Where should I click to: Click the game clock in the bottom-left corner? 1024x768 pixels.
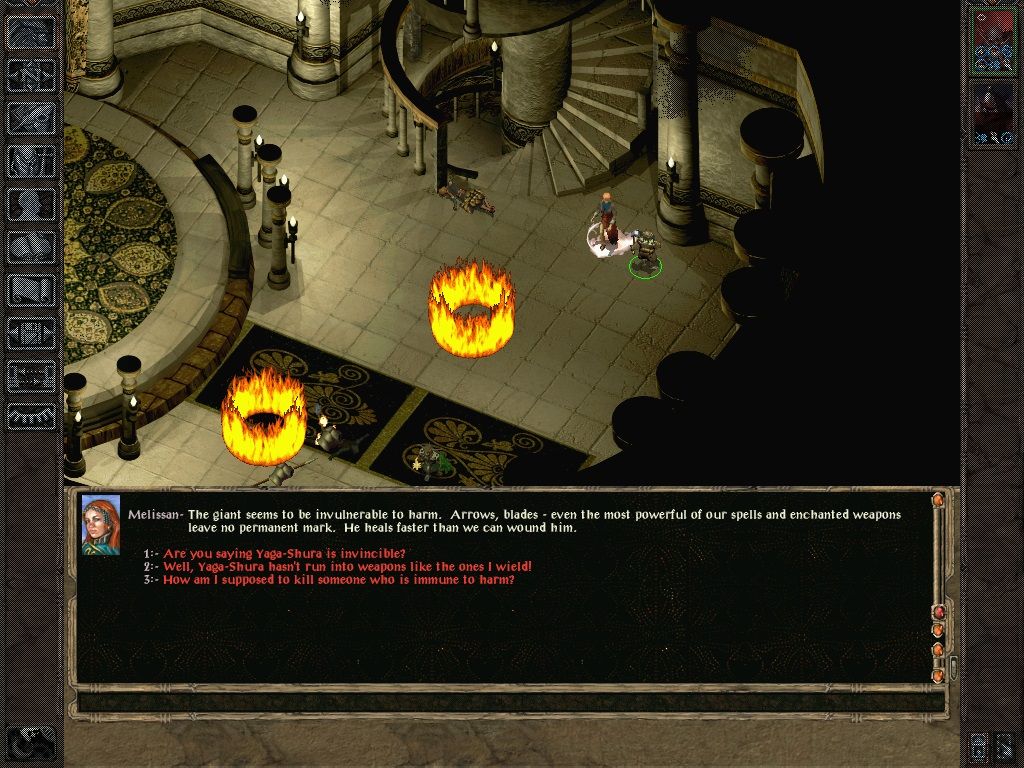30,741
